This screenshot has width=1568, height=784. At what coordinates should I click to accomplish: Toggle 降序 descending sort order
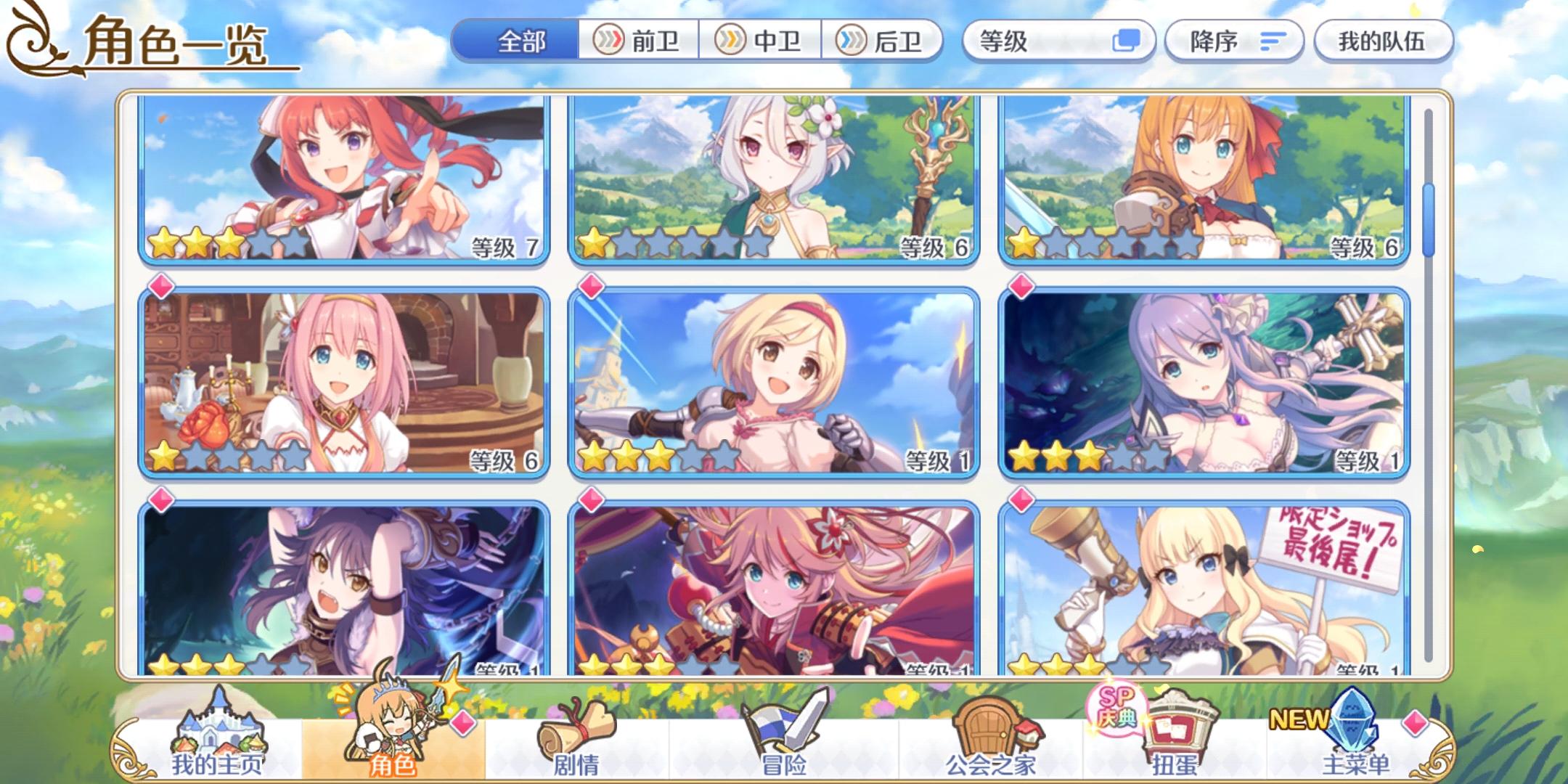click(1233, 41)
